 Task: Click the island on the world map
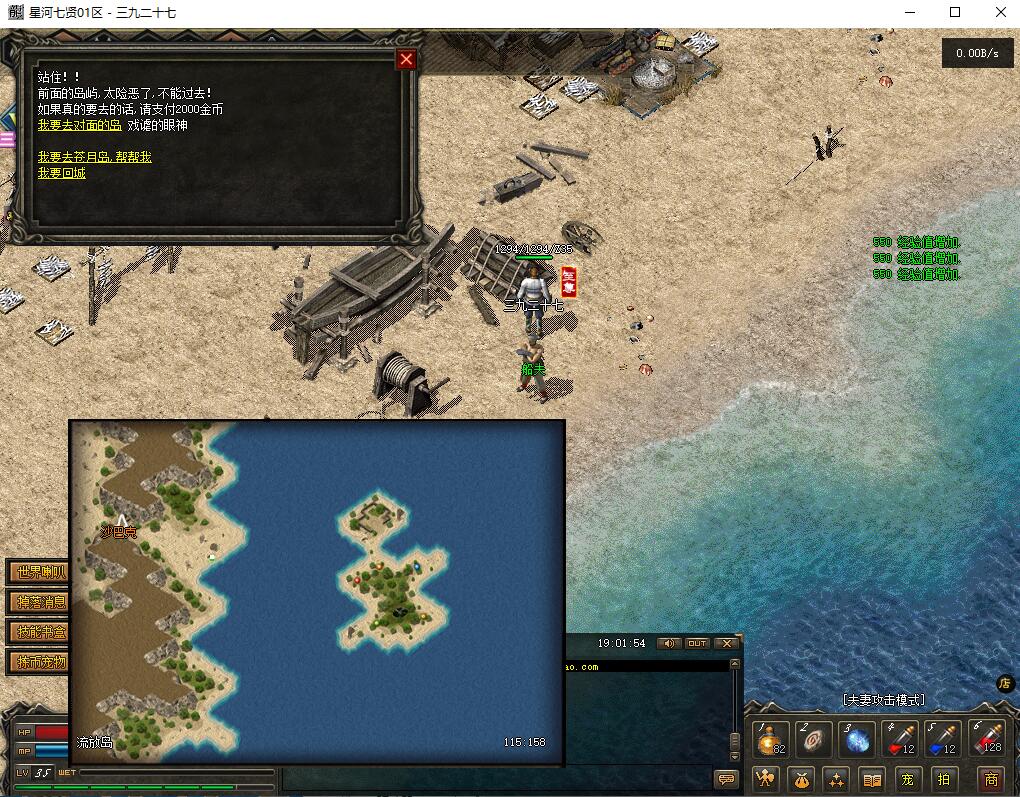tap(390, 570)
